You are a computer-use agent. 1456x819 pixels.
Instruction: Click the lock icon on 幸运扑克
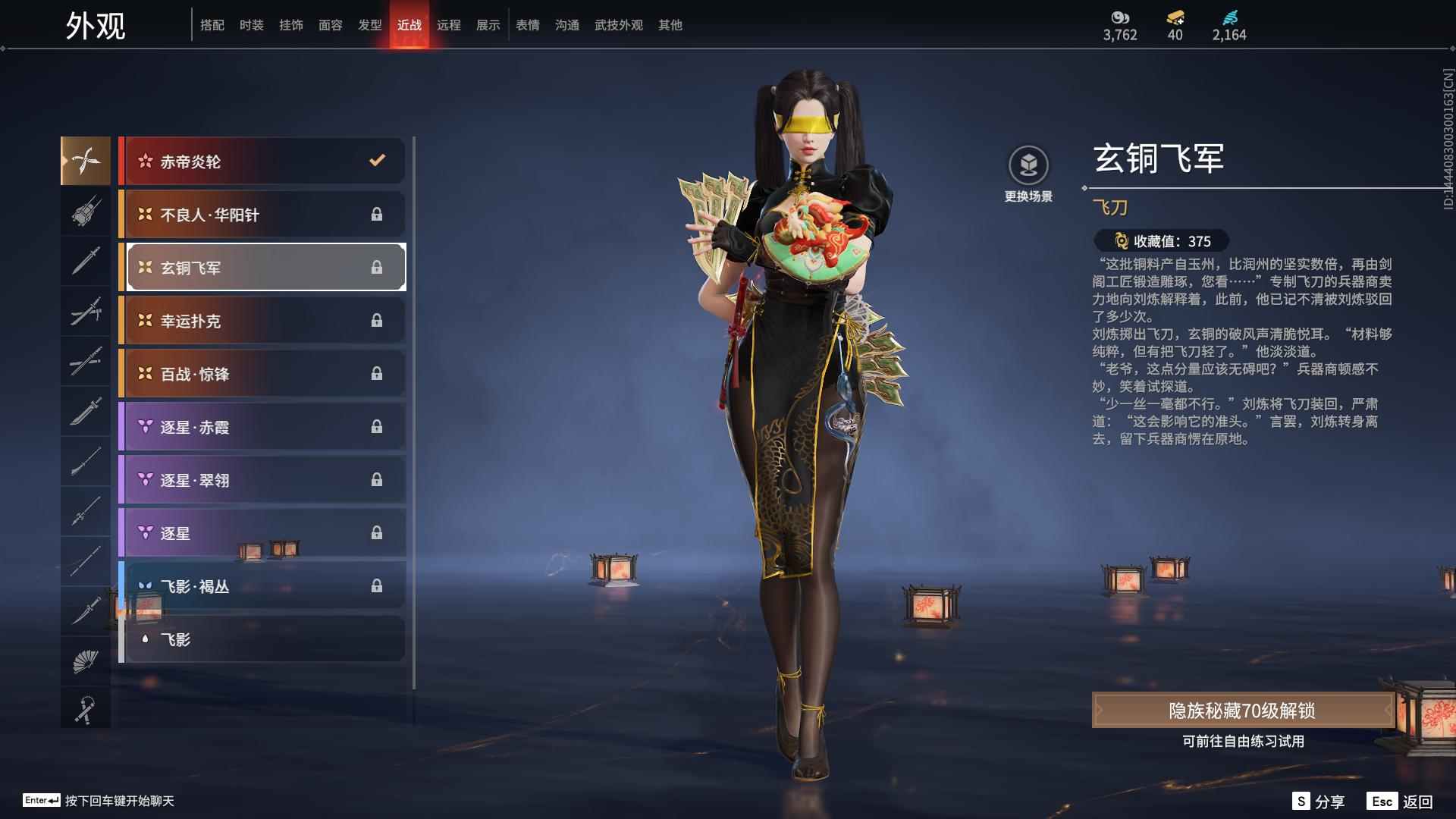point(375,321)
